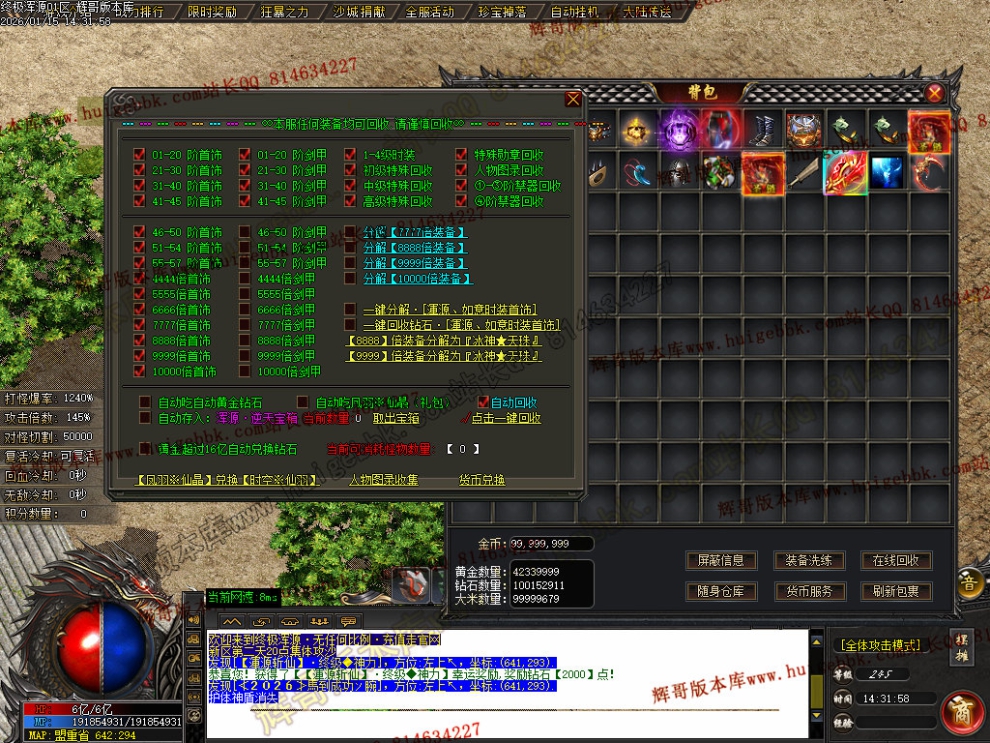Open the 货币兑换 link

pos(482,480)
